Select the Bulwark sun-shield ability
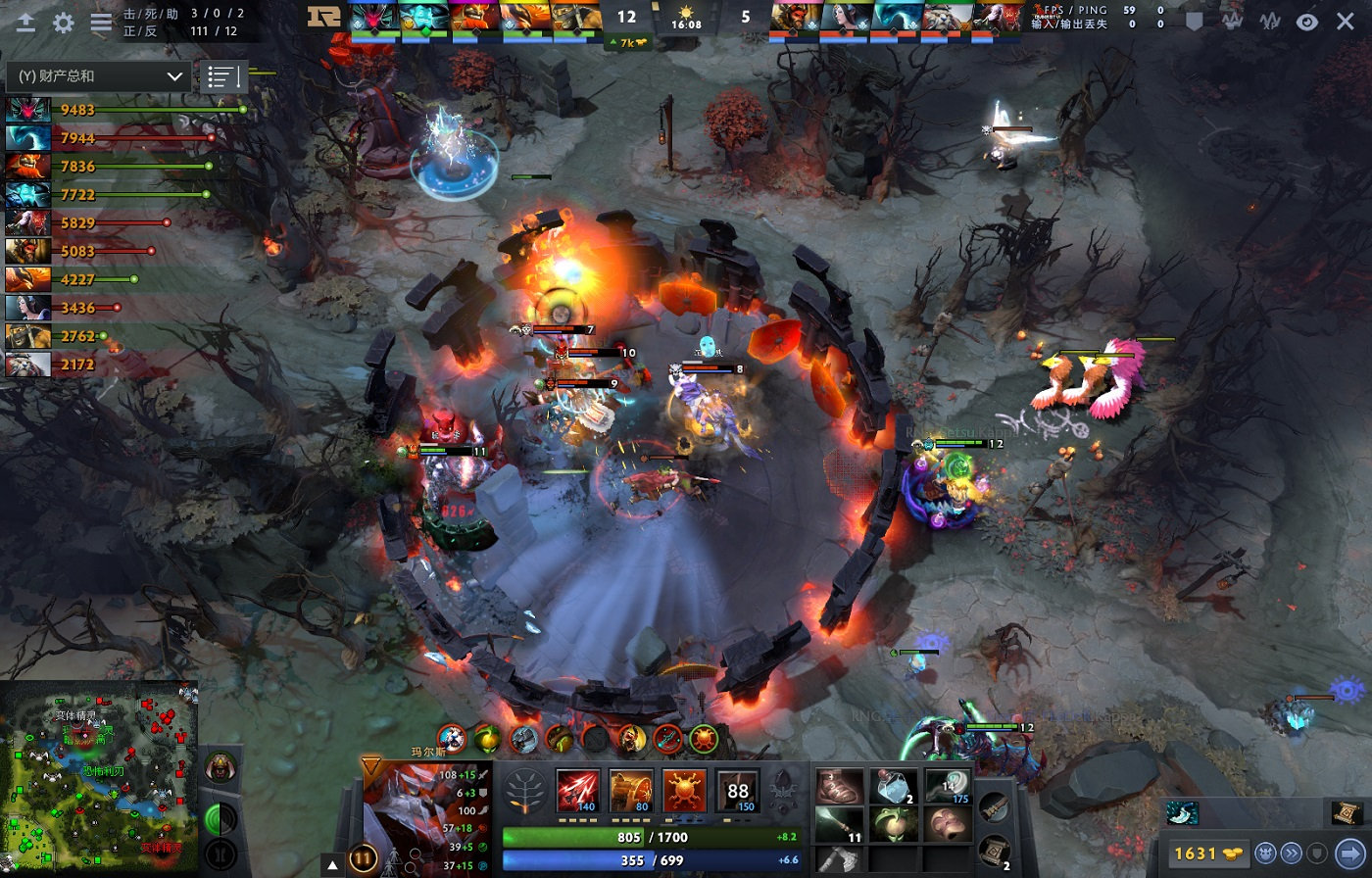This screenshot has width=1372, height=878. [x=684, y=790]
